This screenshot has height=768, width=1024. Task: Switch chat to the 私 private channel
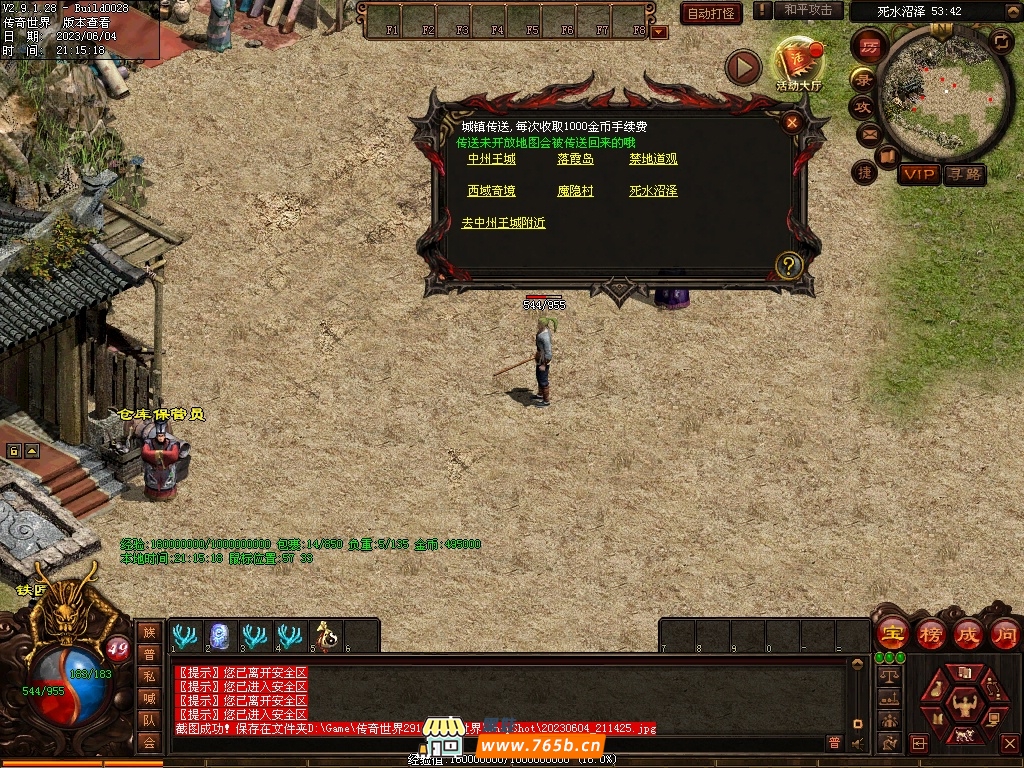(x=149, y=676)
